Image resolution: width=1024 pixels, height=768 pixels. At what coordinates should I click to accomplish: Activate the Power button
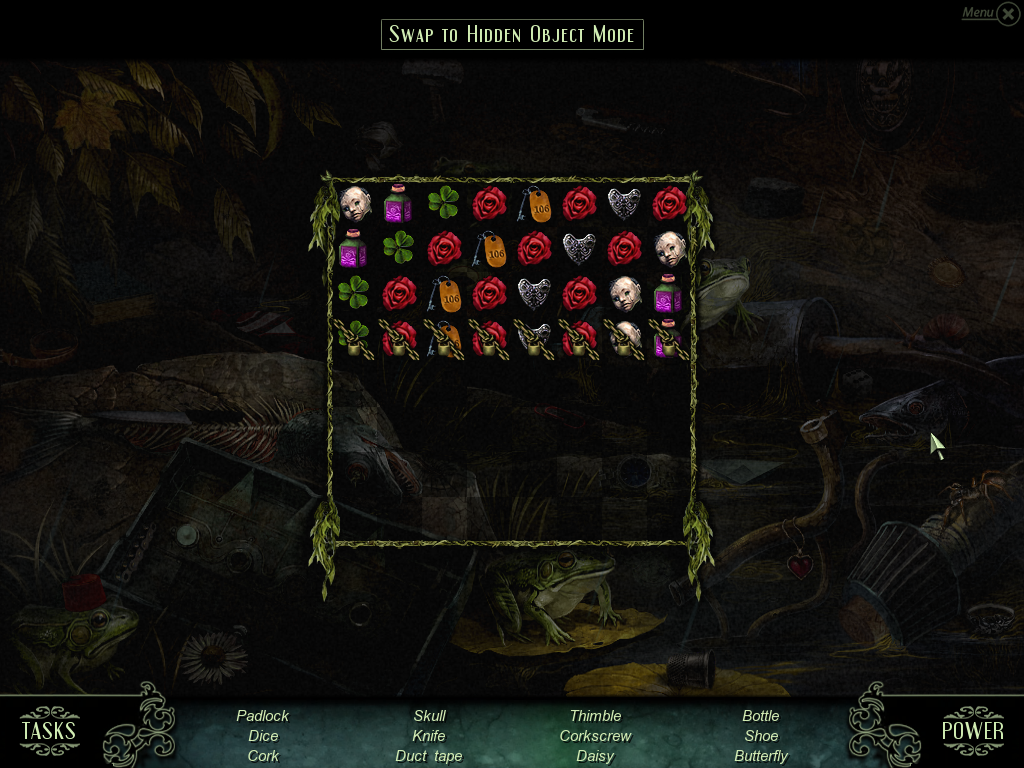pos(972,730)
